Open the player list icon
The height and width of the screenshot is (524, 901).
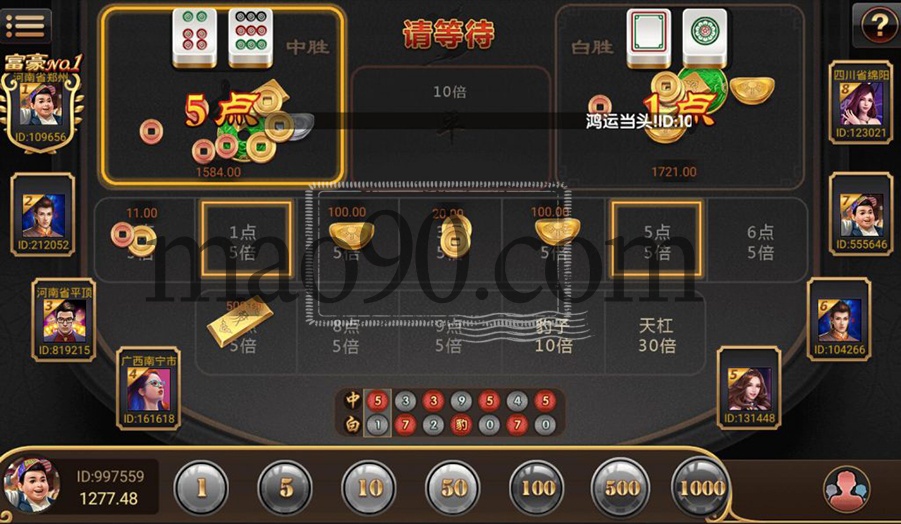coord(846,490)
